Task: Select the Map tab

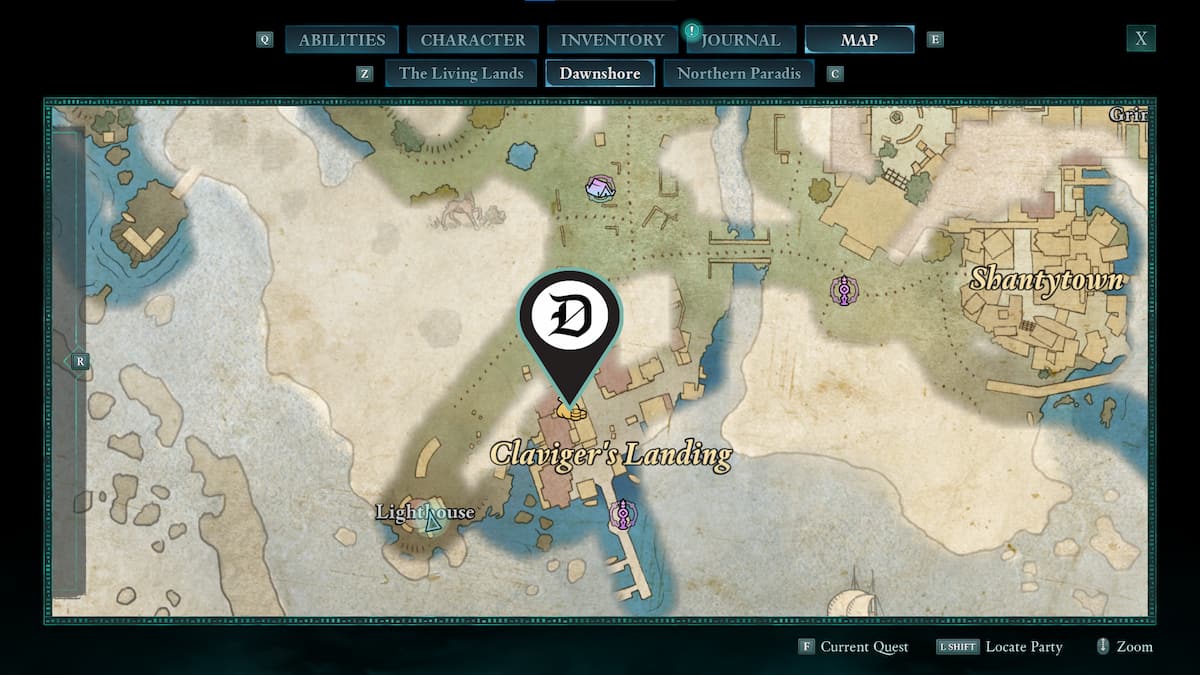Action: coord(859,40)
